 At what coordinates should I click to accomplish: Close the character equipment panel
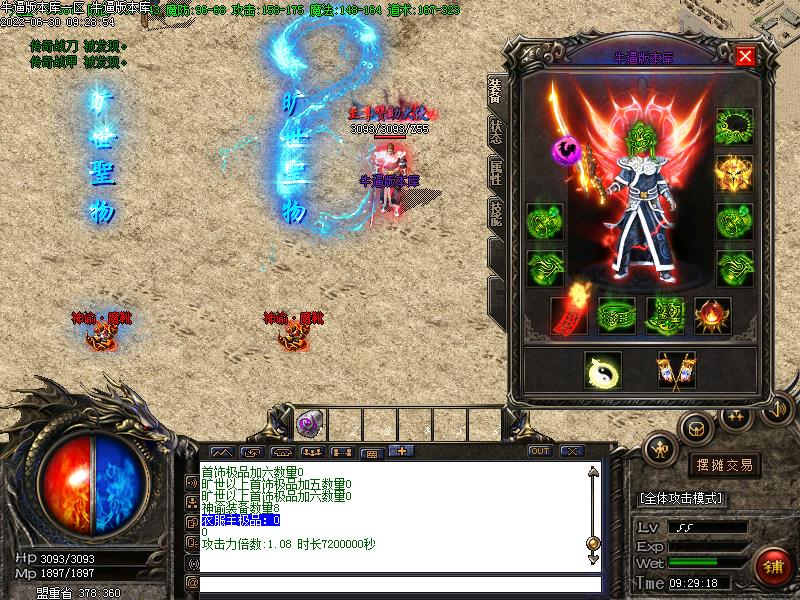coord(744,56)
